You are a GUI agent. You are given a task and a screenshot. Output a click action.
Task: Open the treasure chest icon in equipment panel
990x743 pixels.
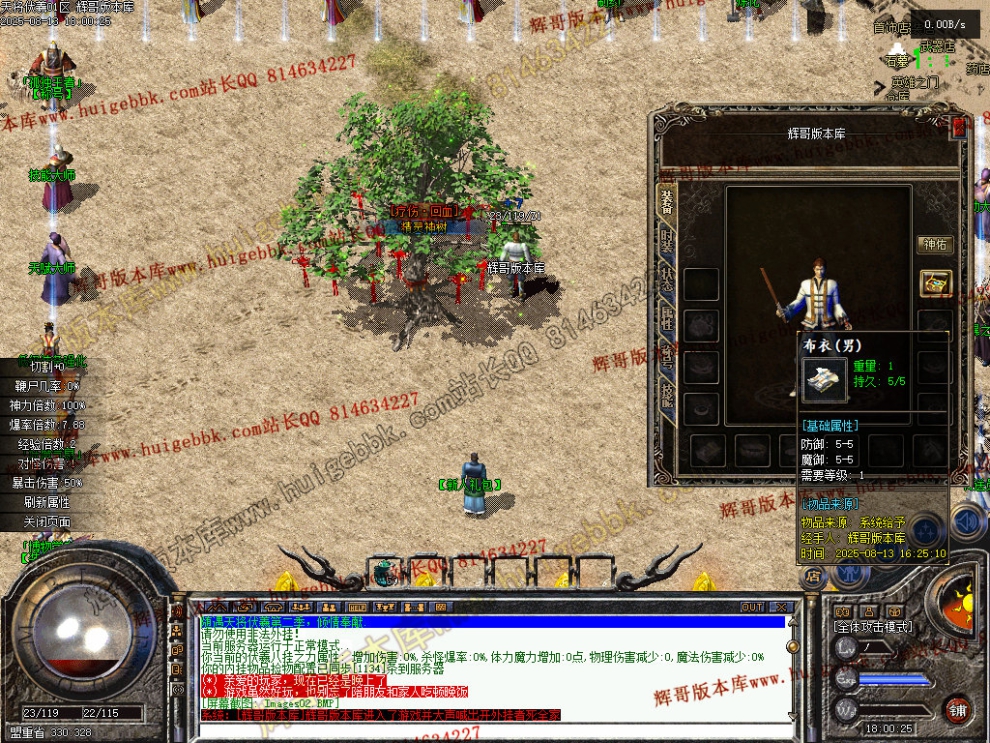click(x=935, y=283)
